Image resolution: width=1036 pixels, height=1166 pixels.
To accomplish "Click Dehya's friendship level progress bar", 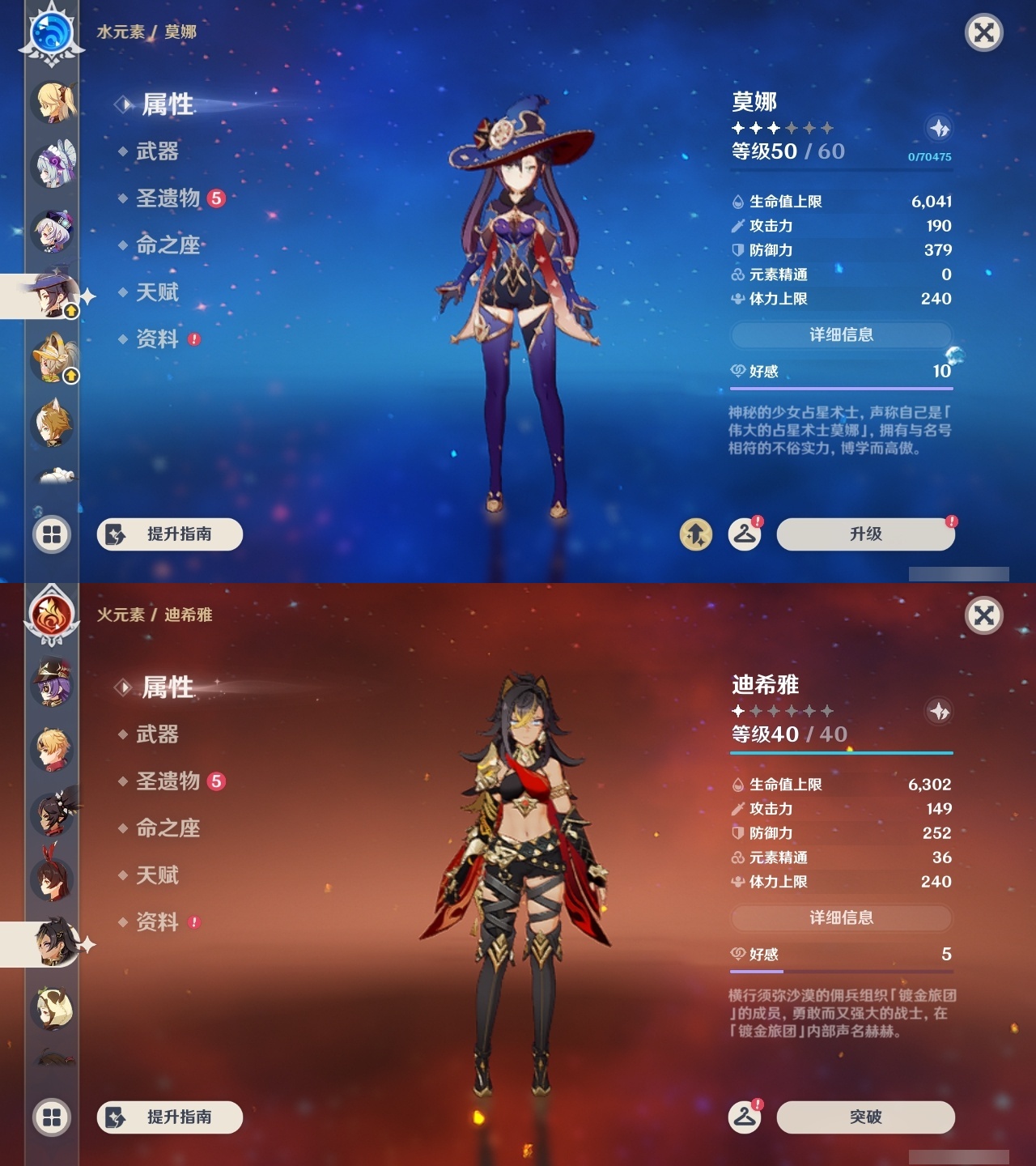I will [842, 972].
